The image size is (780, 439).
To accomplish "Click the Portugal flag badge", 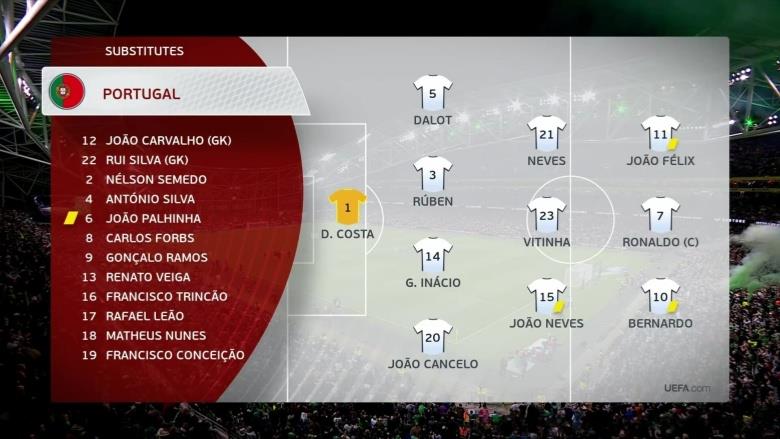I will click(x=67, y=92).
